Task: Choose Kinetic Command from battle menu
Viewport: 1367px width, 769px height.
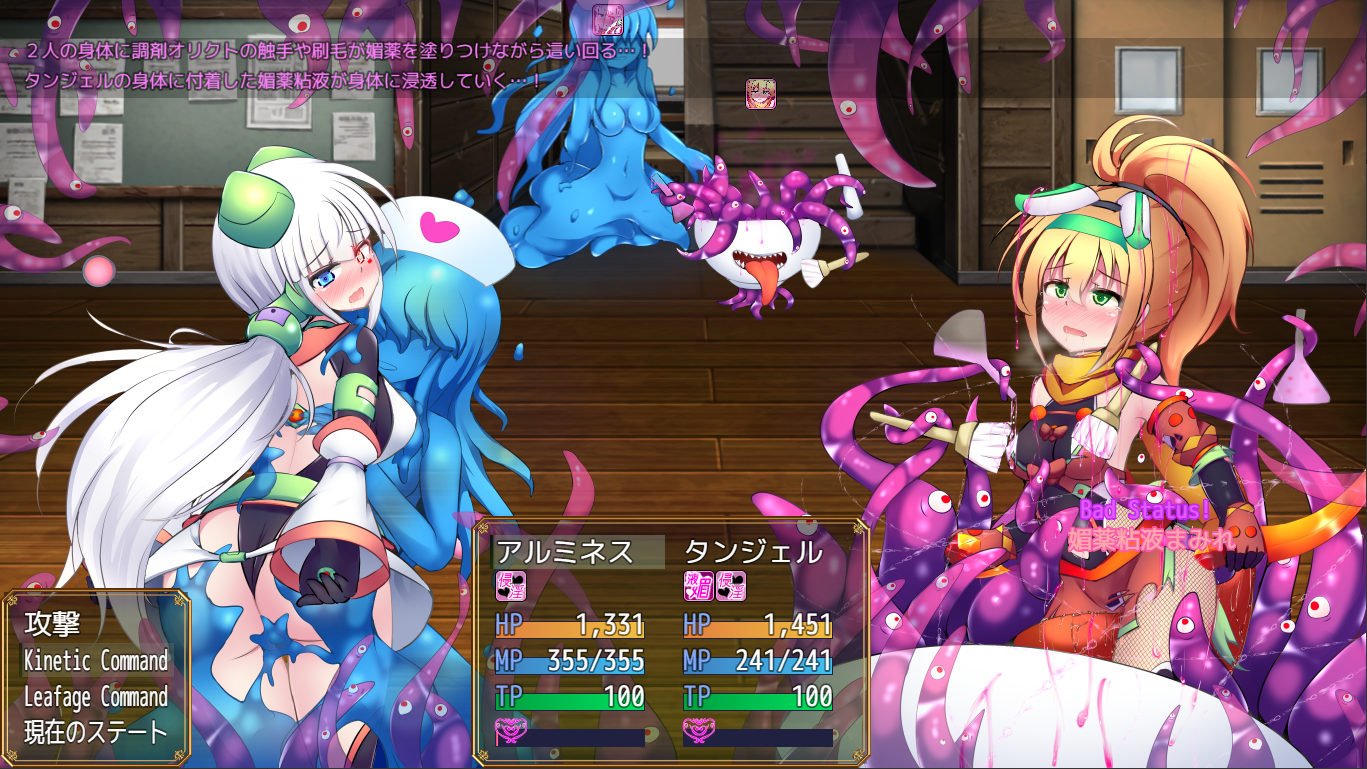Action: pyautogui.click(x=96, y=661)
